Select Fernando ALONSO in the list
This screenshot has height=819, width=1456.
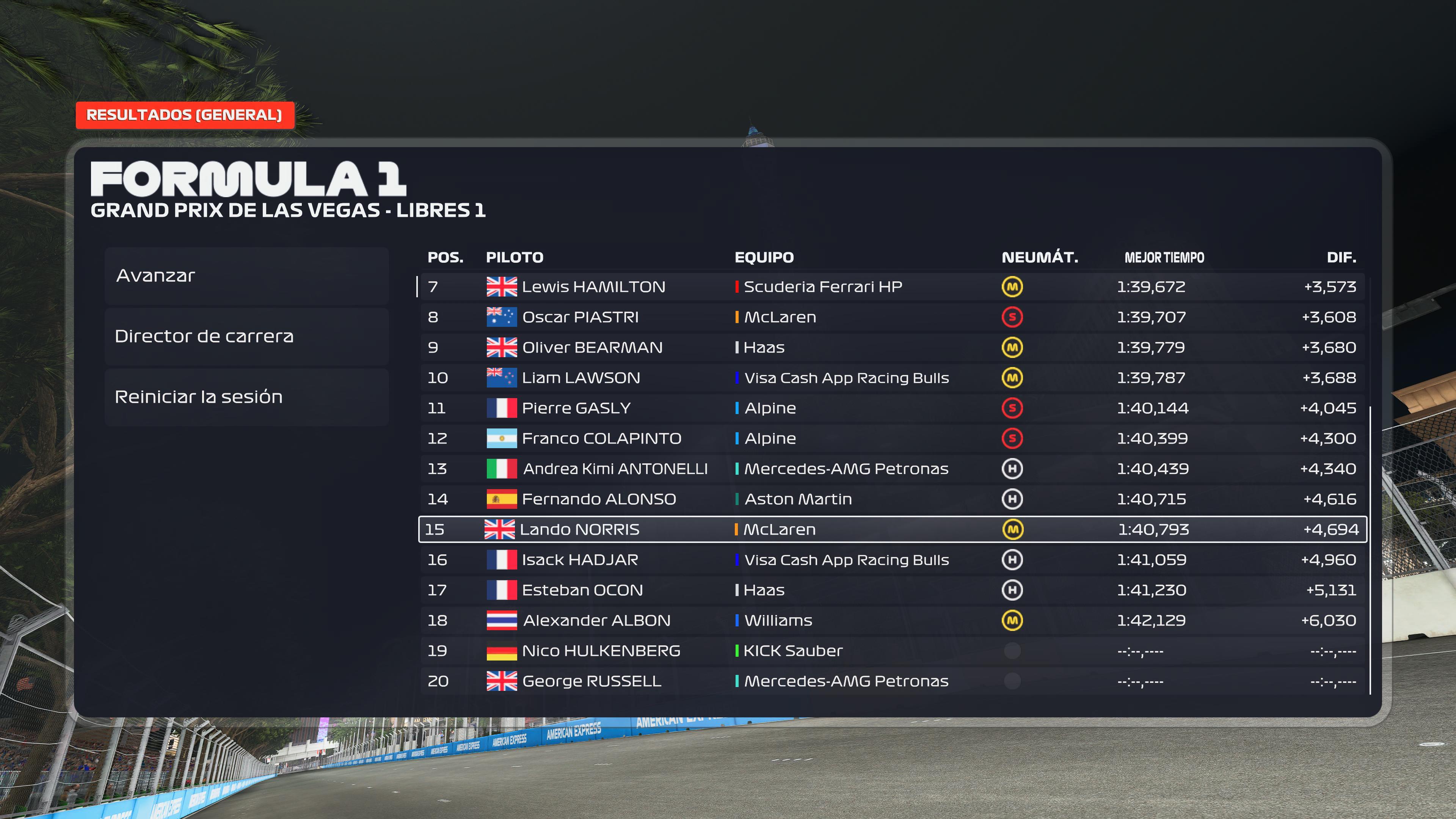[892, 499]
